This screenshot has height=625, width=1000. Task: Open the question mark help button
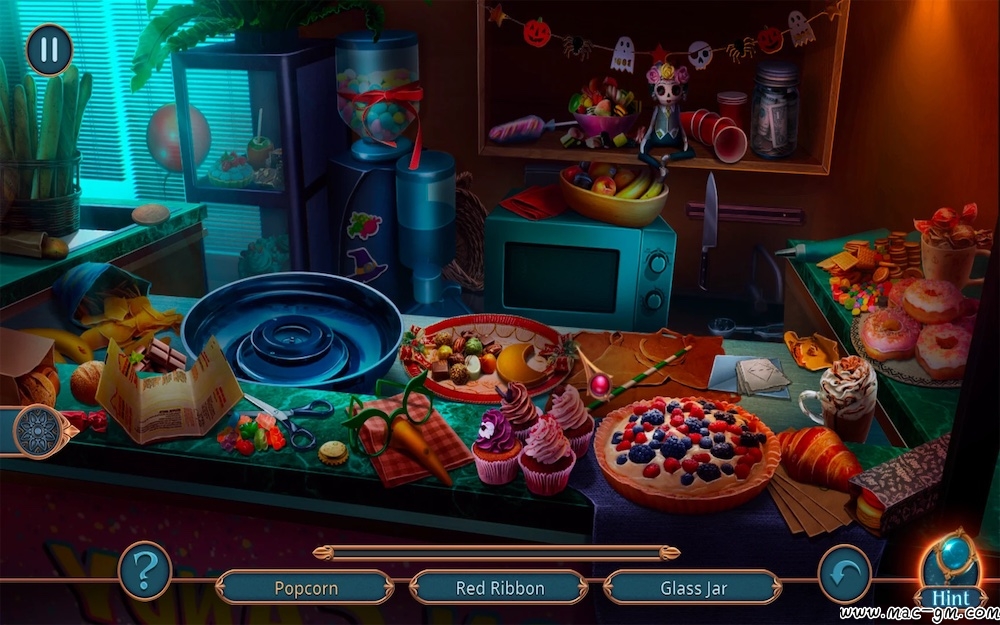pyautogui.click(x=145, y=571)
